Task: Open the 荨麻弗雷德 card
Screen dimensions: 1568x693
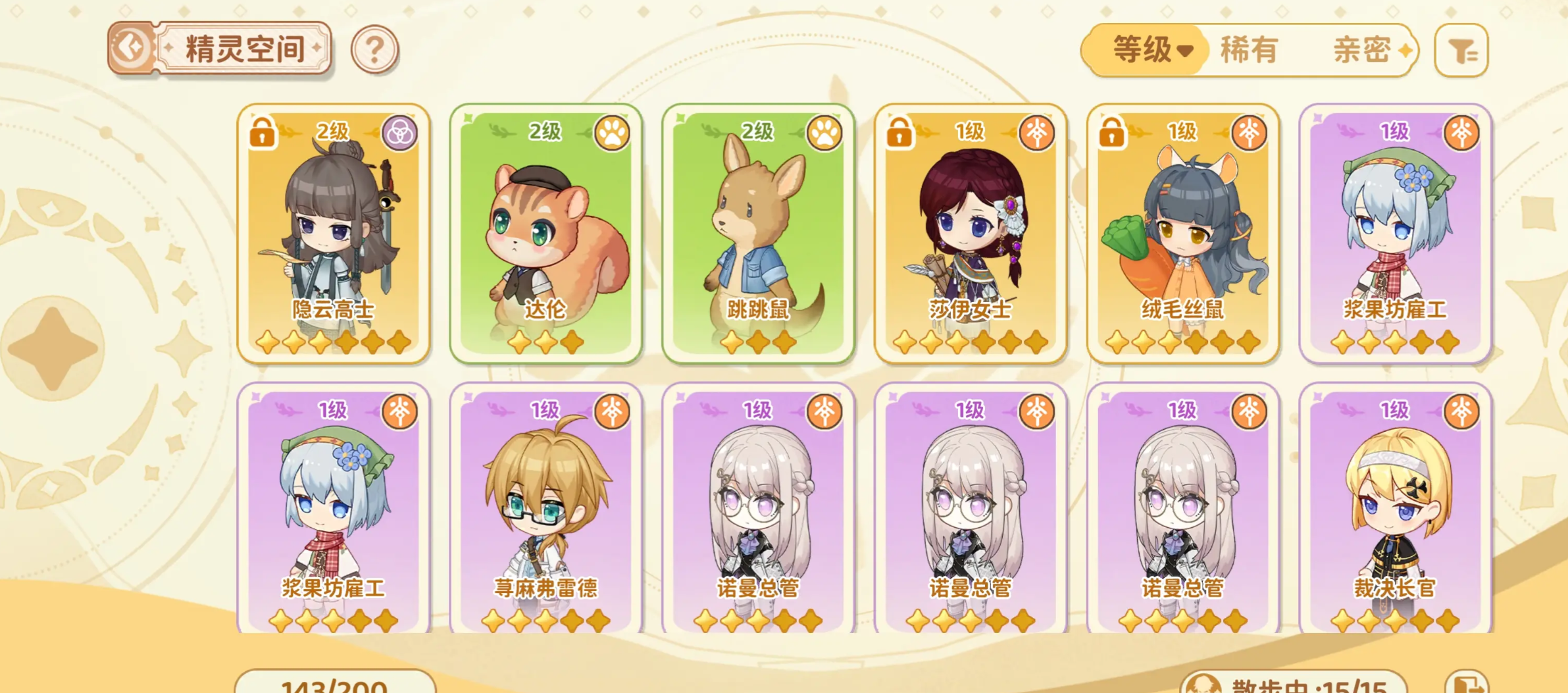Action: click(546, 510)
